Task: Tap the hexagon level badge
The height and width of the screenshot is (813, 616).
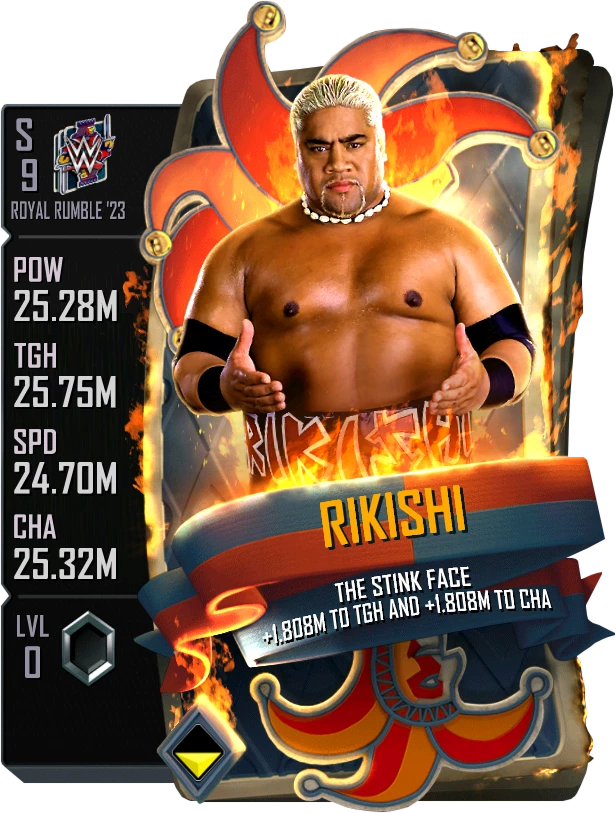Action: tap(89, 647)
